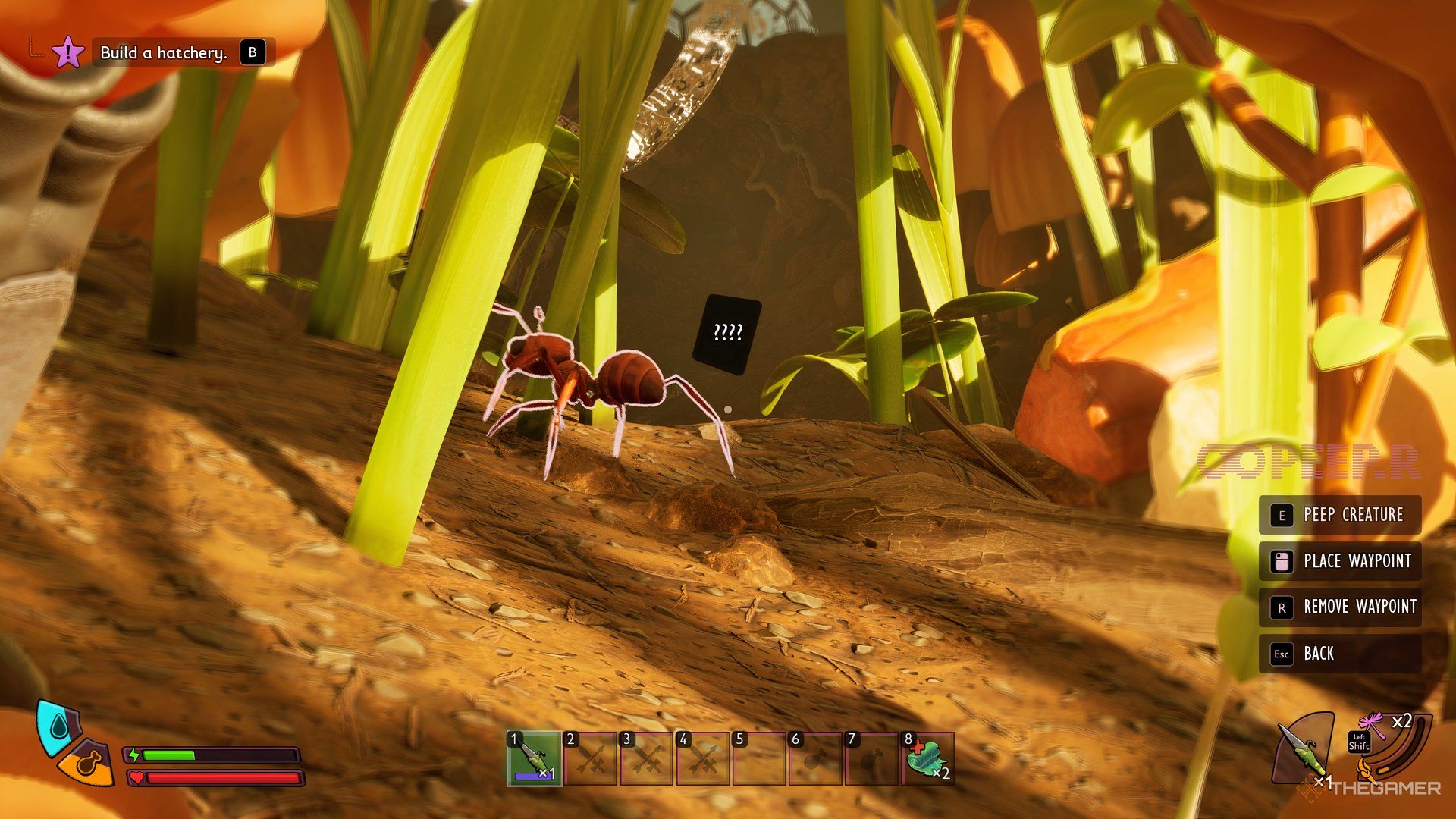This screenshot has height=819, width=1456.
Task: Select the Peep Creature option
Action: 1340,516
